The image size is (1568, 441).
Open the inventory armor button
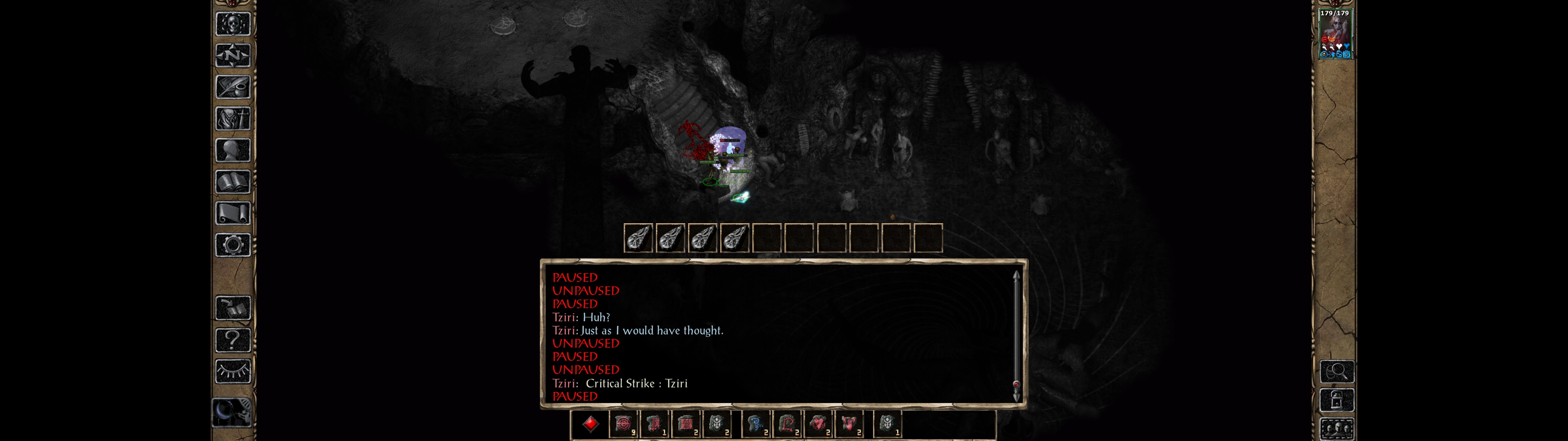[232, 119]
